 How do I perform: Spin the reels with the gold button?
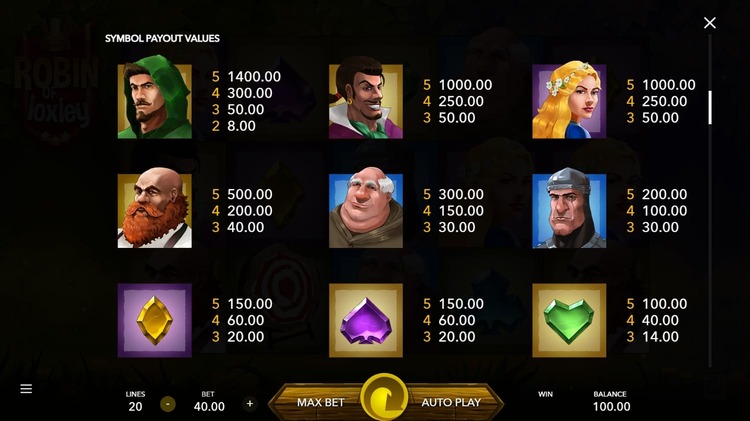coord(384,400)
